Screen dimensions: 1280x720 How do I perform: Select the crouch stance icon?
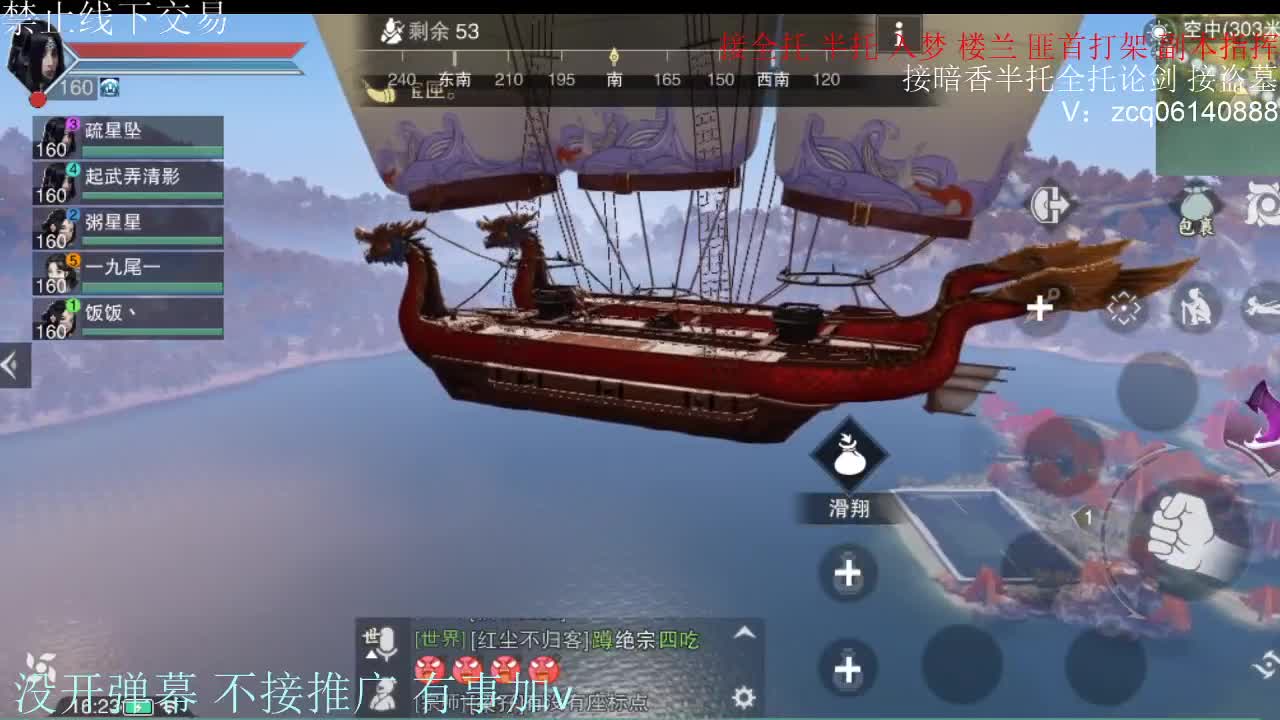(x=1198, y=310)
